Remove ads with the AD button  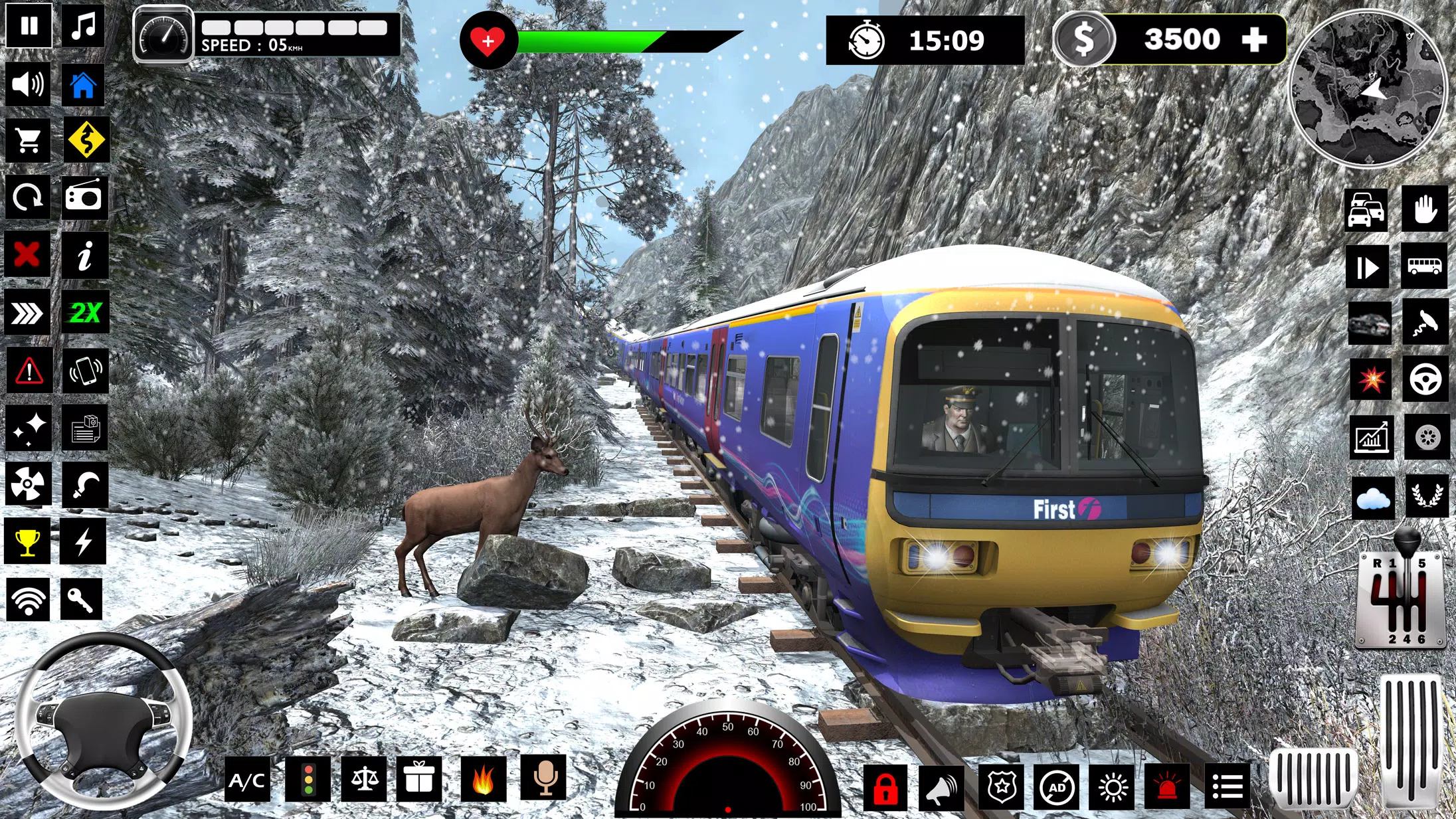[1057, 788]
